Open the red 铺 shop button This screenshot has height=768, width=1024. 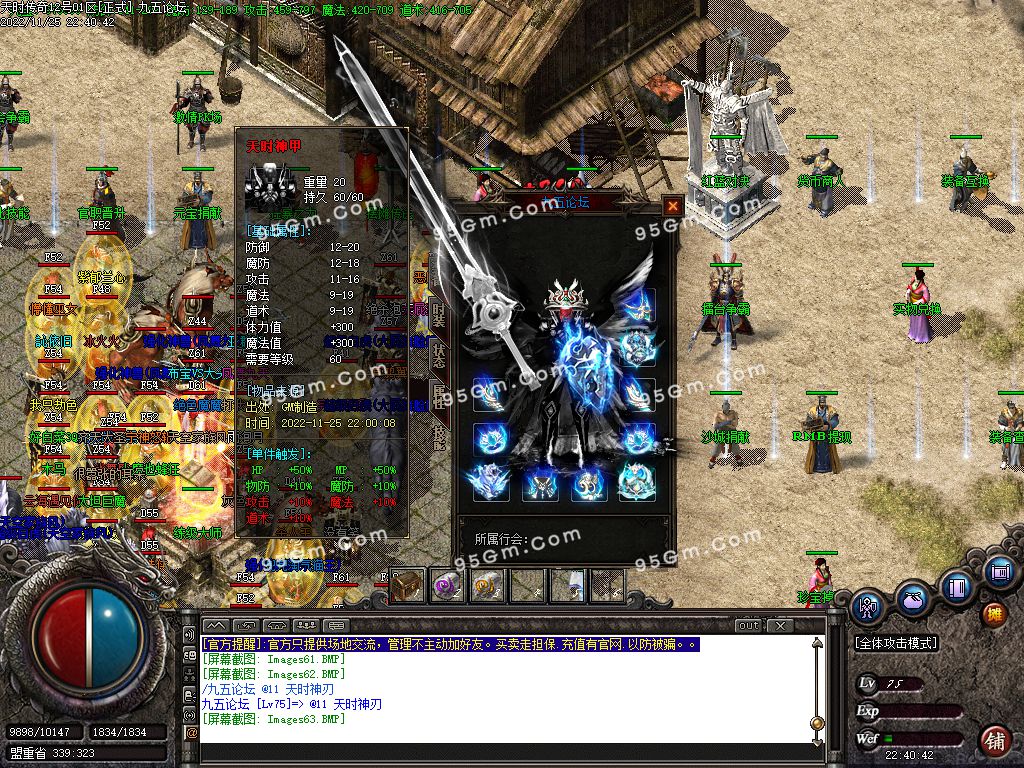(x=995, y=741)
